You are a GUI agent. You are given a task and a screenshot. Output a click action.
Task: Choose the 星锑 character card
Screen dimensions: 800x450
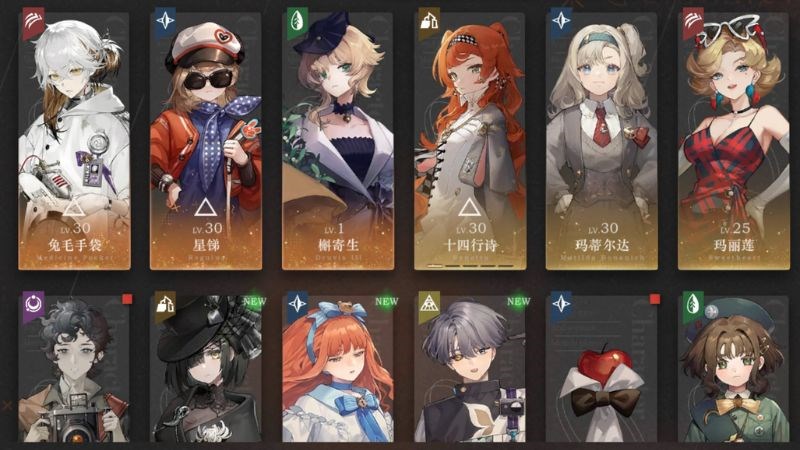(x=206, y=140)
